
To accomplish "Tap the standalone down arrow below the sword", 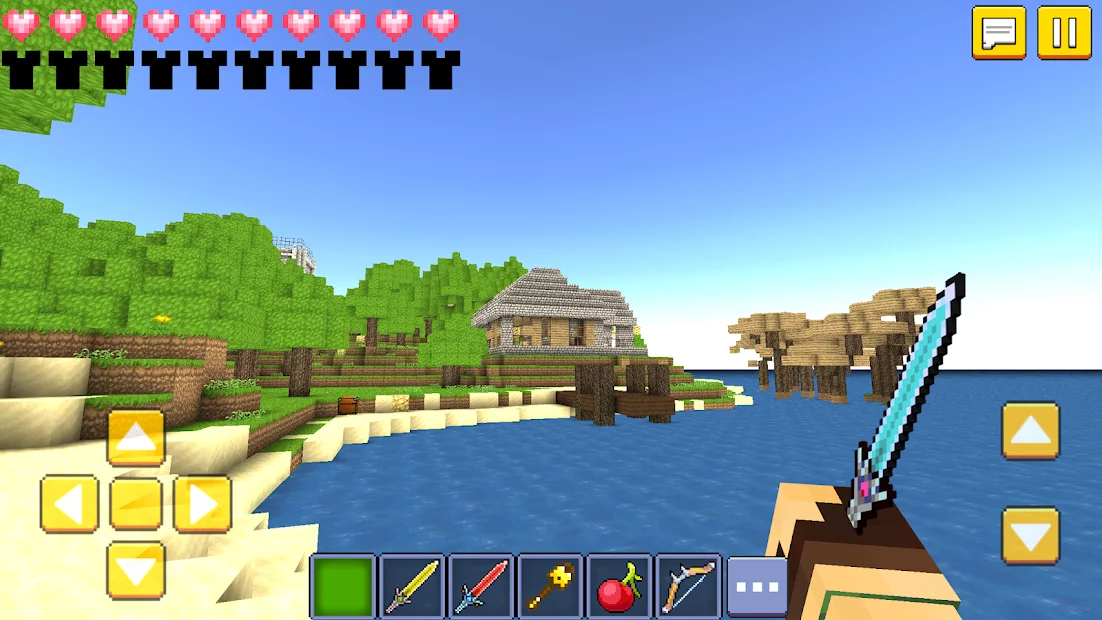I will click(x=1030, y=536).
